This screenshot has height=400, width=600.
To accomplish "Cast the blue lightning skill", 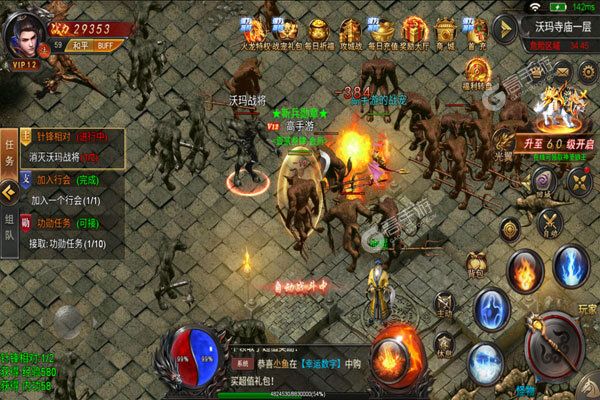I will (571, 268).
